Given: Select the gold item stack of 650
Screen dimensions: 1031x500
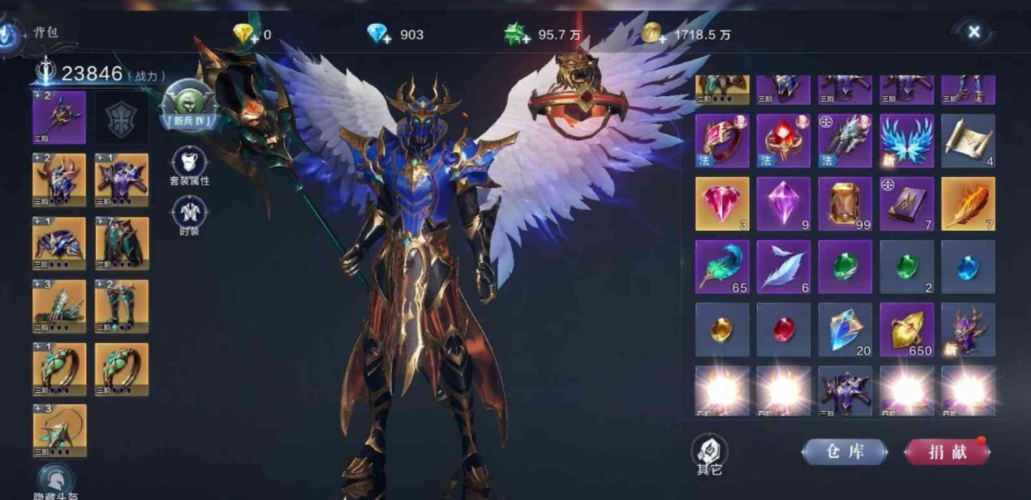Looking at the screenshot, I should 906,330.
